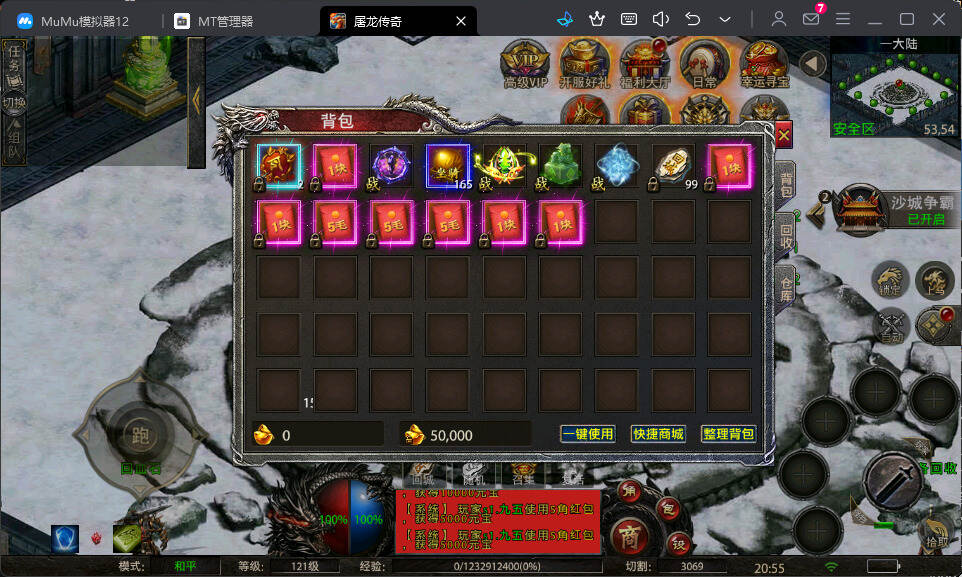Screen dimensions: 962x577
Task: Click the minimap showing 安全区
Action: [895, 92]
